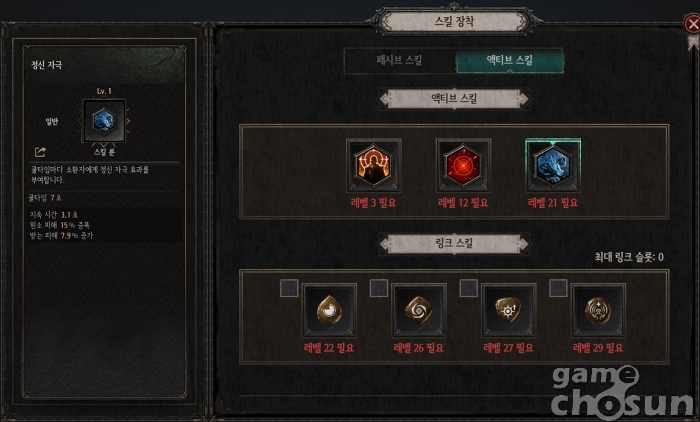Tick the checkbox beside the level 26 link skill
Viewport: 700px width, 422px height.
(x=379, y=289)
